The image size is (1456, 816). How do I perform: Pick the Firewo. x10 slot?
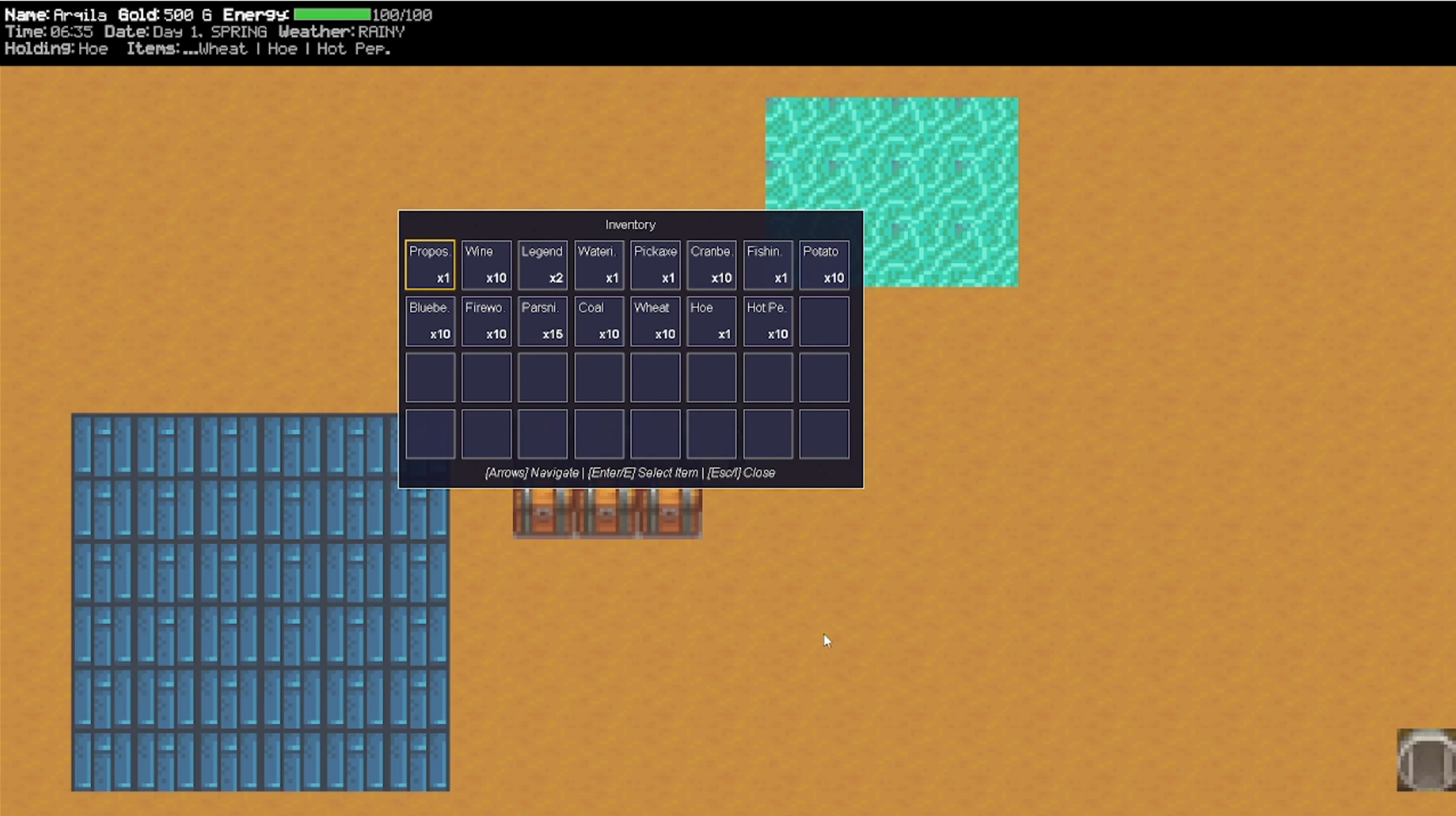pyautogui.click(x=486, y=321)
